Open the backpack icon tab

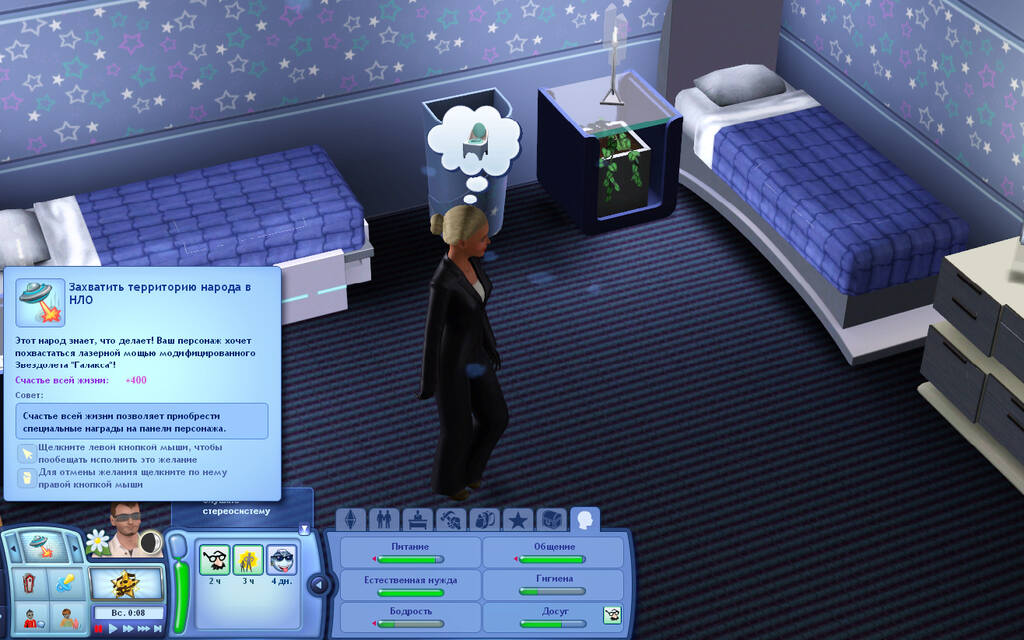(484, 520)
